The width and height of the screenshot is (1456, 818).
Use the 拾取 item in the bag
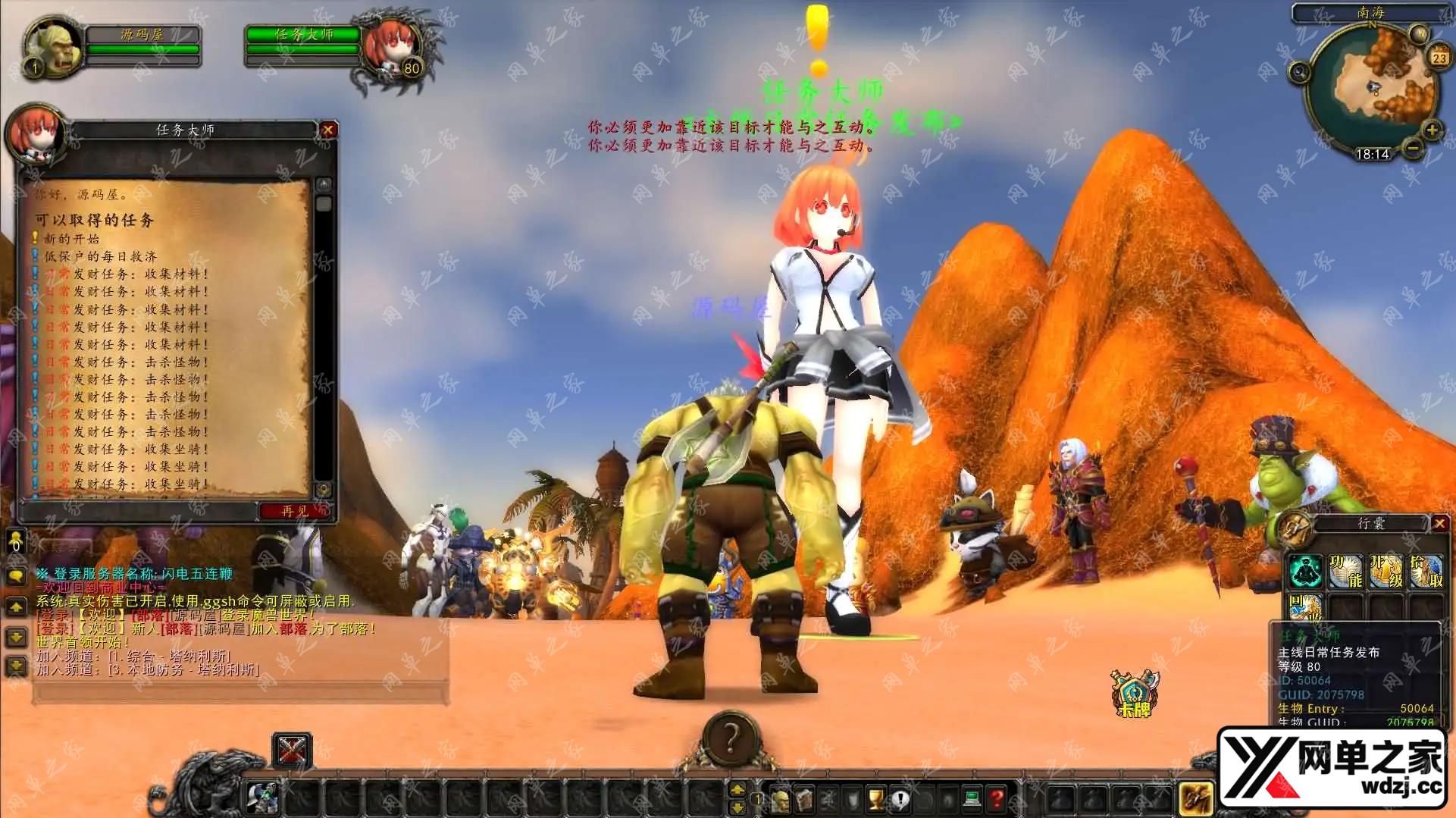(1425, 572)
